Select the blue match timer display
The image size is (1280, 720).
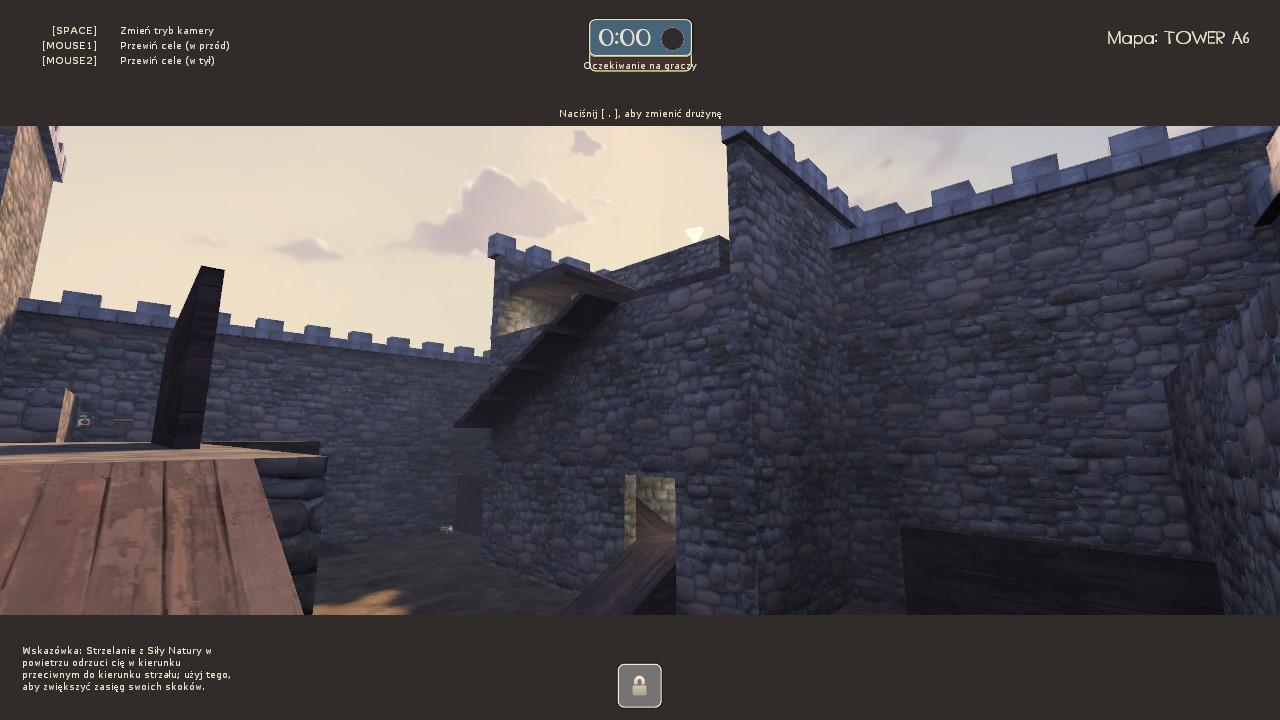click(640, 38)
